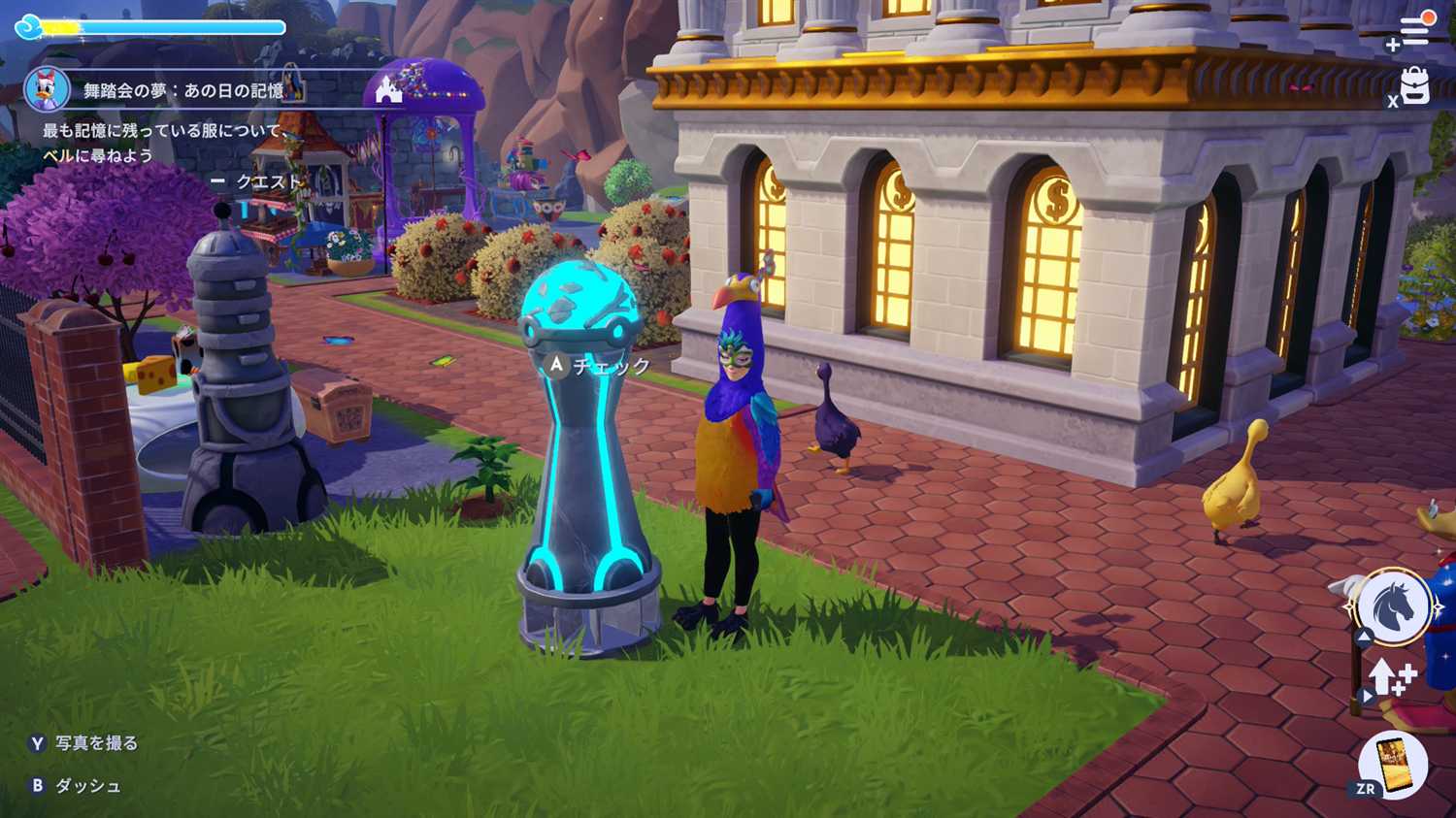
Task: Select the 写真を撮る photo option
Action: (95, 743)
